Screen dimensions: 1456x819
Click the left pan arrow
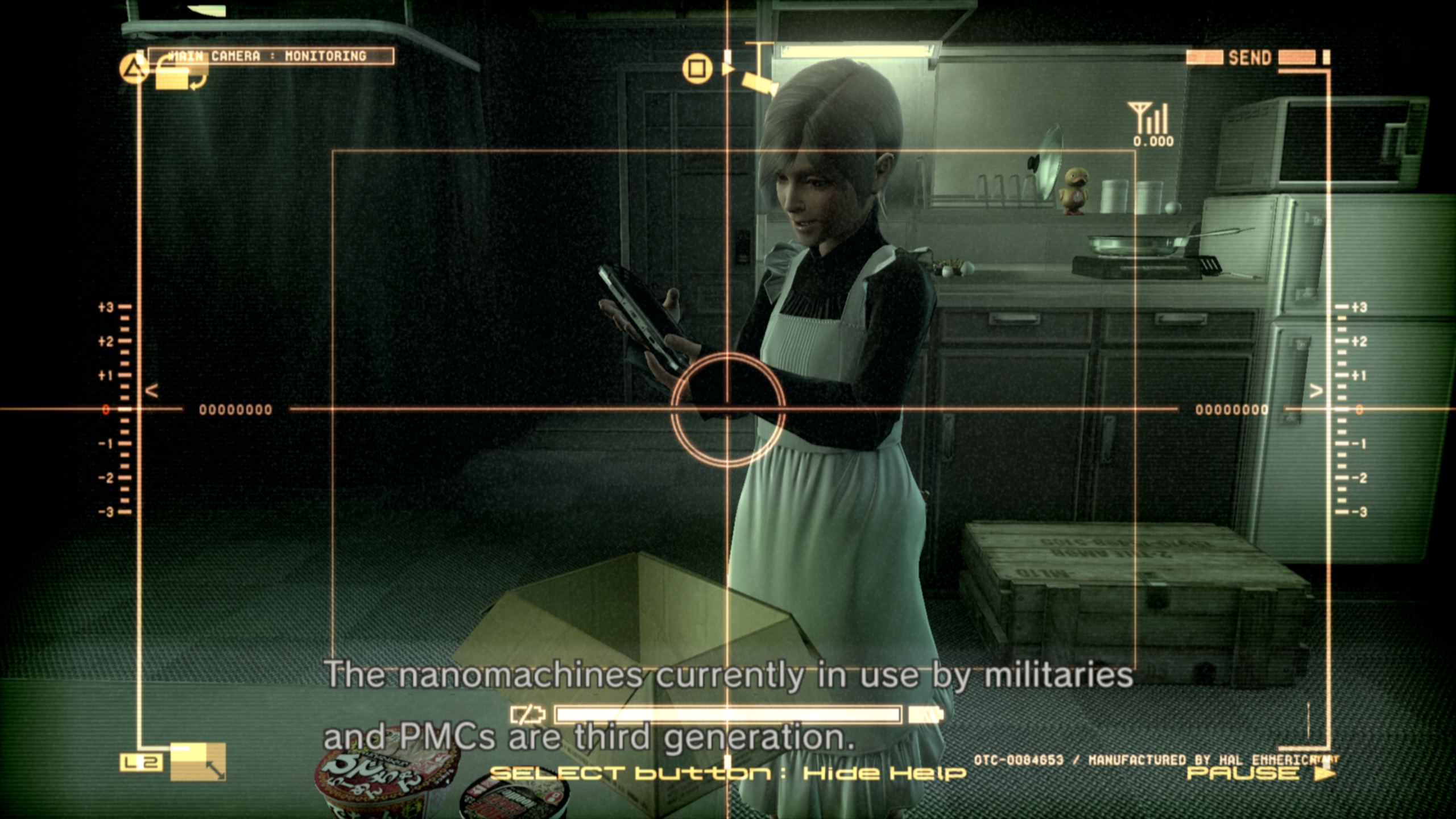[x=151, y=391]
